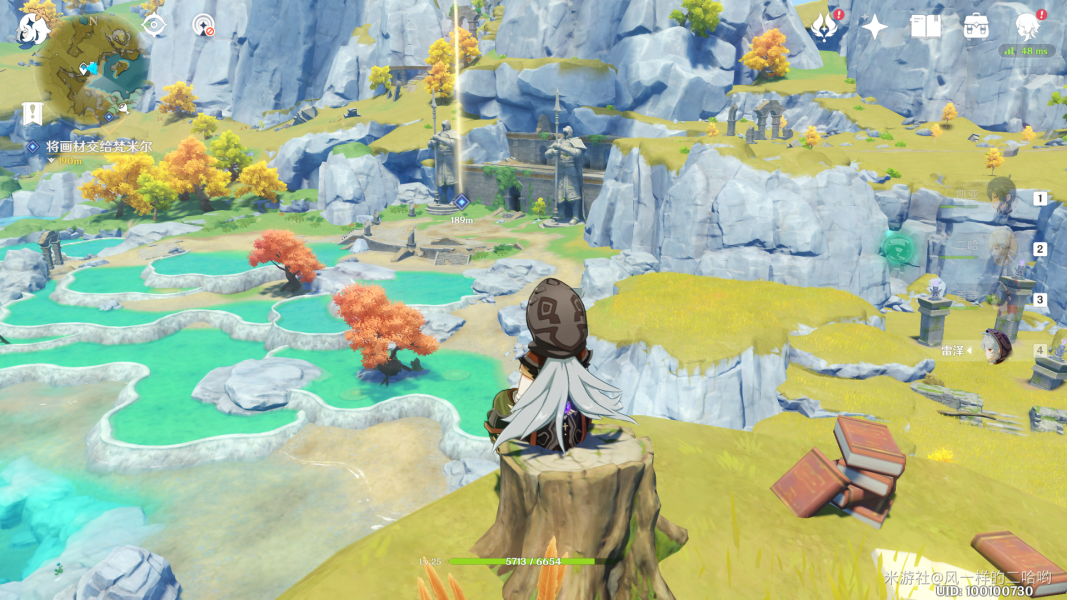This screenshot has width=1067, height=600.
Task: Open the winged events icon
Action: coord(826,27)
